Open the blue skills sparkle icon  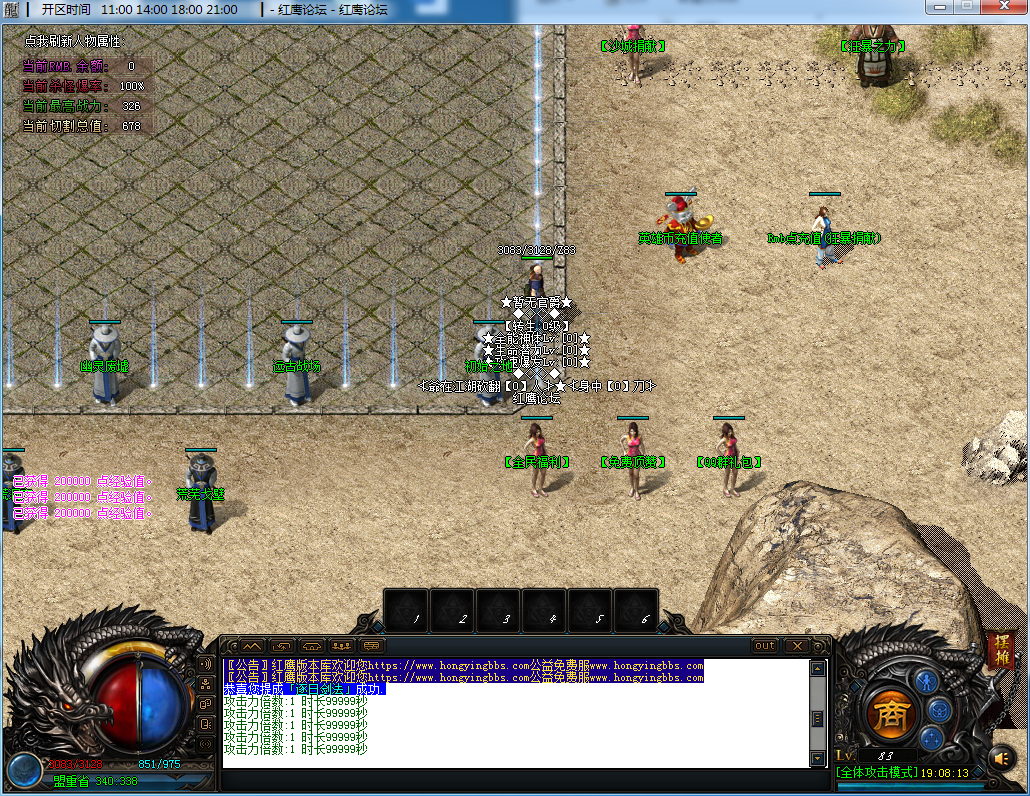932,739
